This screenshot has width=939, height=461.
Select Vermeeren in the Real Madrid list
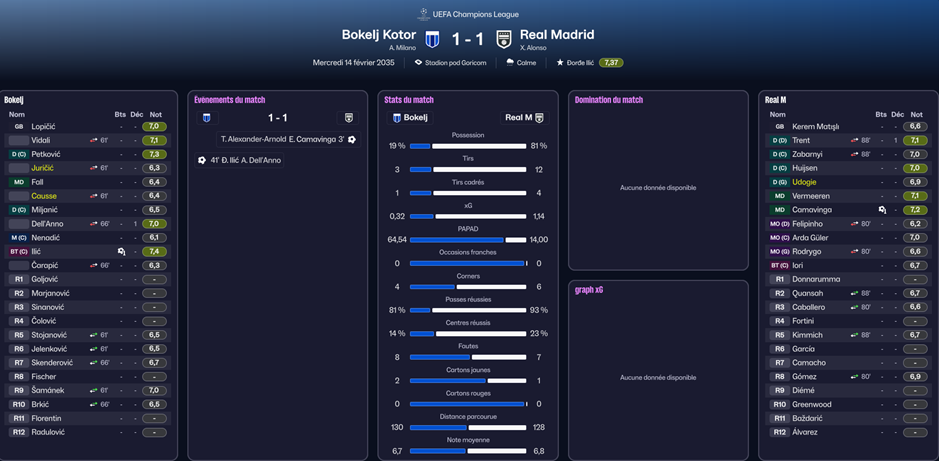pyautogui.click(x=810, y=196)
